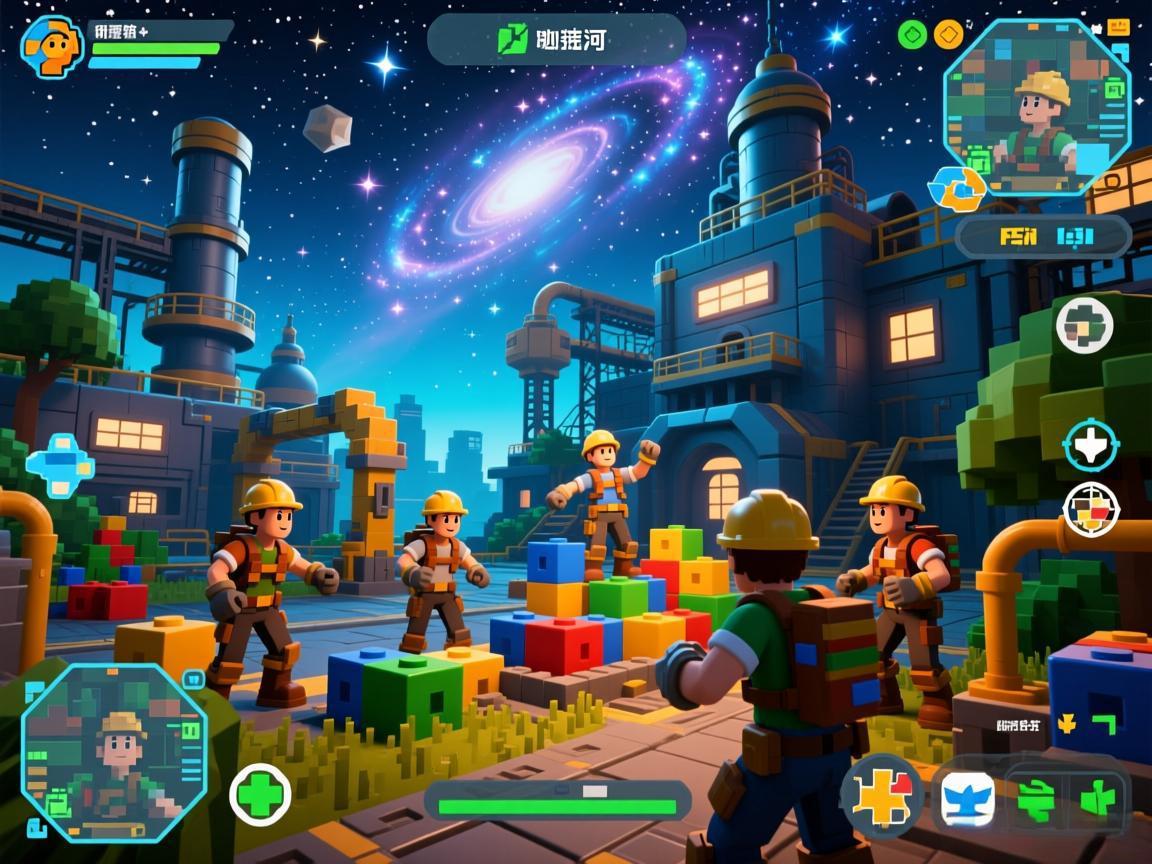Select the green circular diamond button

pyautogui.click(x=913, y=35)
